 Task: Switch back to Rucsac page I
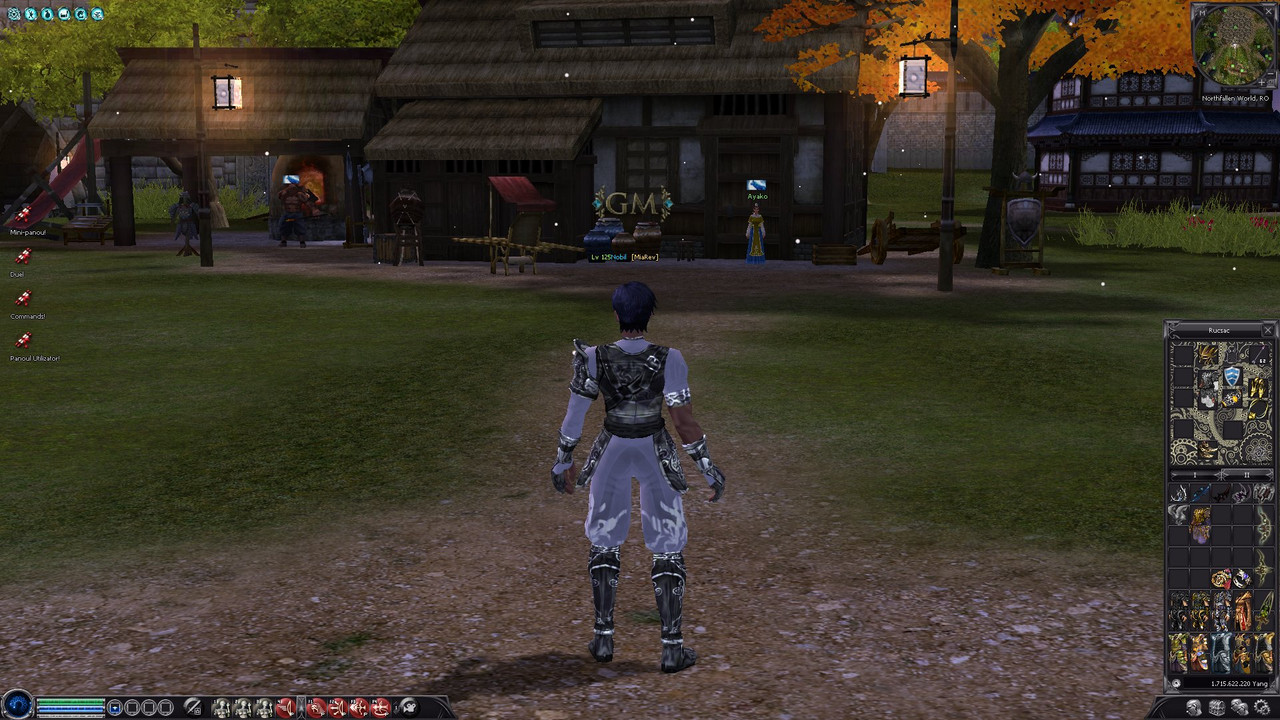1195,474
